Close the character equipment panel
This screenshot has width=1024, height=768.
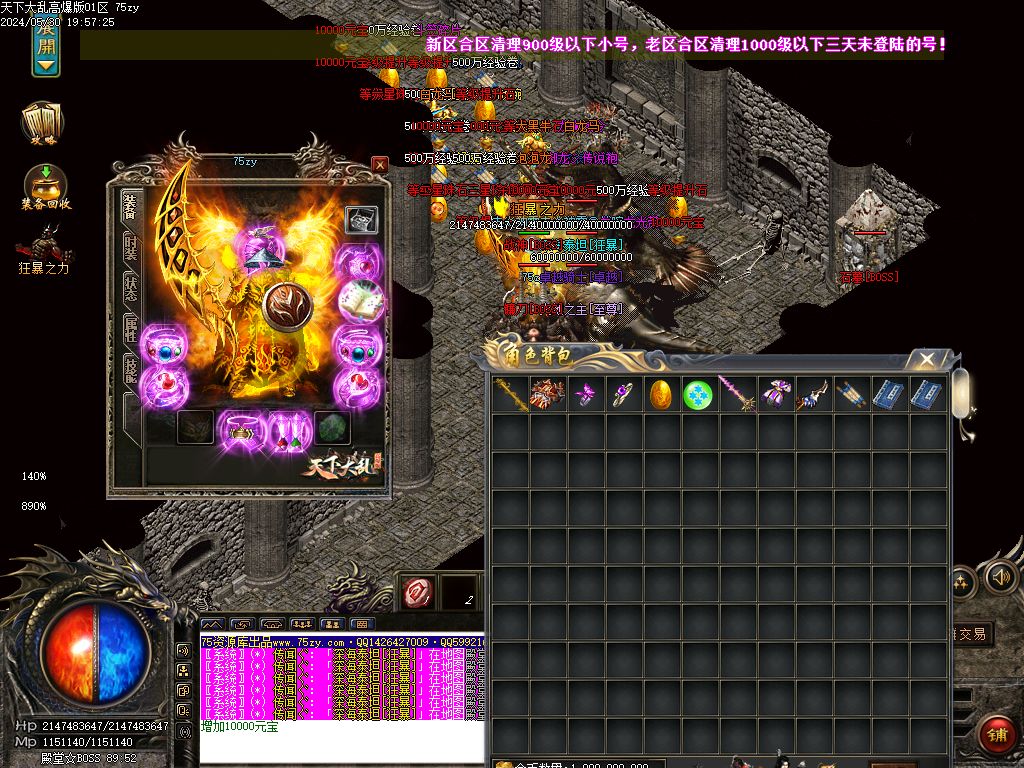[x=379, y=164]
